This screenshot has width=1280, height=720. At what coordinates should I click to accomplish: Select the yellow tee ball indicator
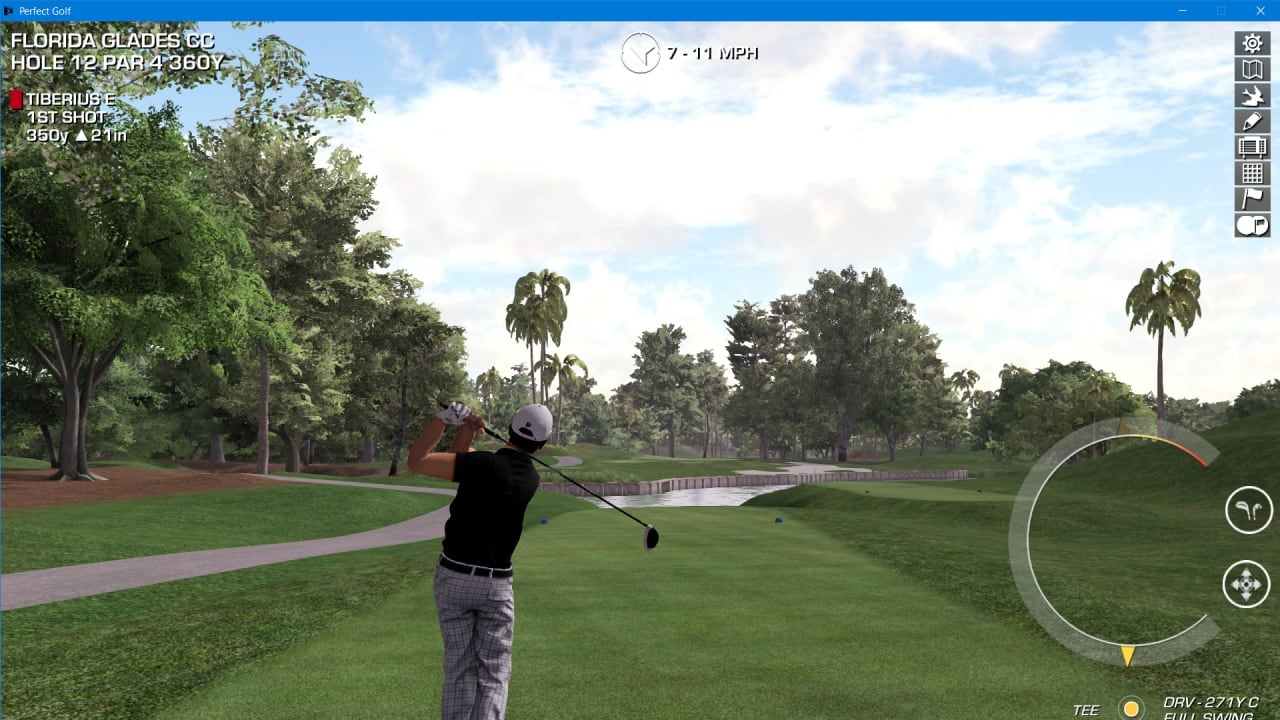click(x=1131, y=709)
